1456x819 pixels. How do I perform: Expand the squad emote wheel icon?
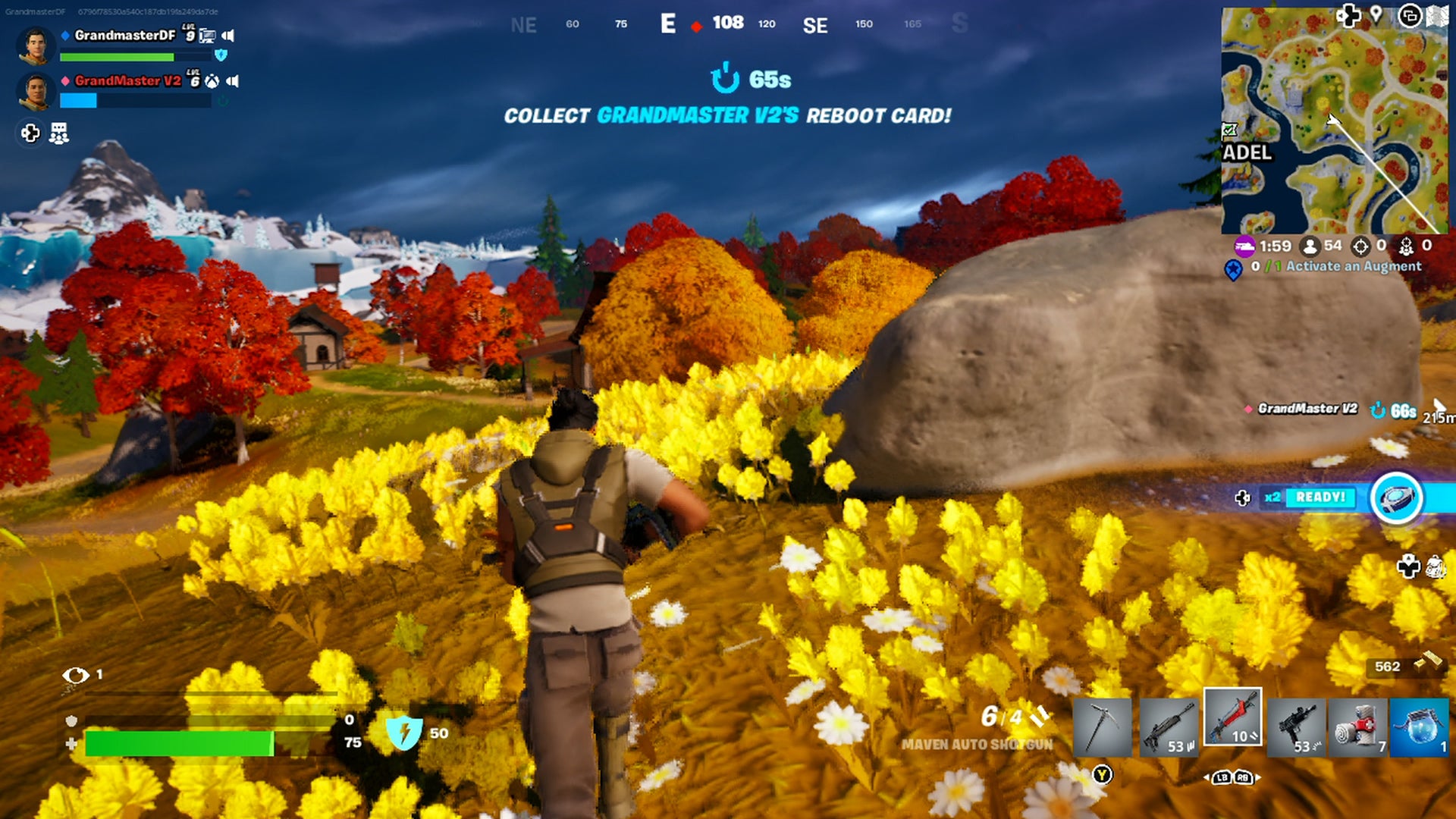tap(58, 133)
